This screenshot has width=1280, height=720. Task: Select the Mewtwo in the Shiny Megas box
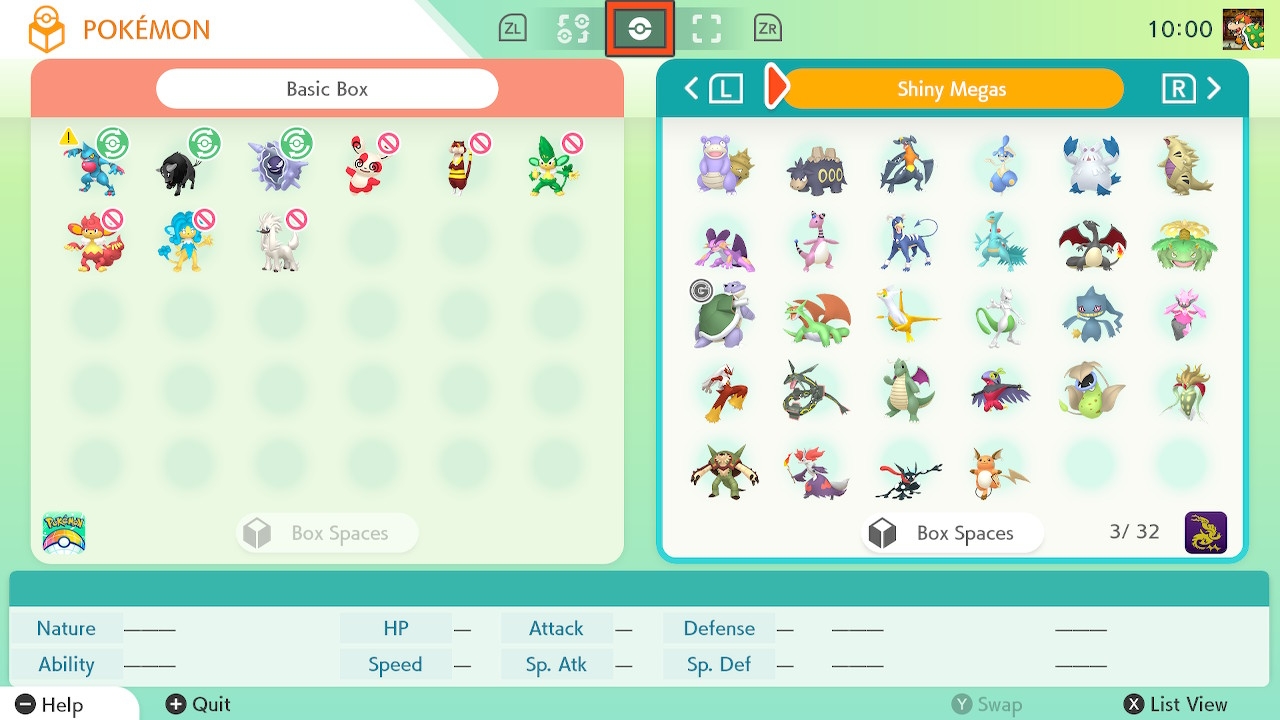click(x=999, y=317)
